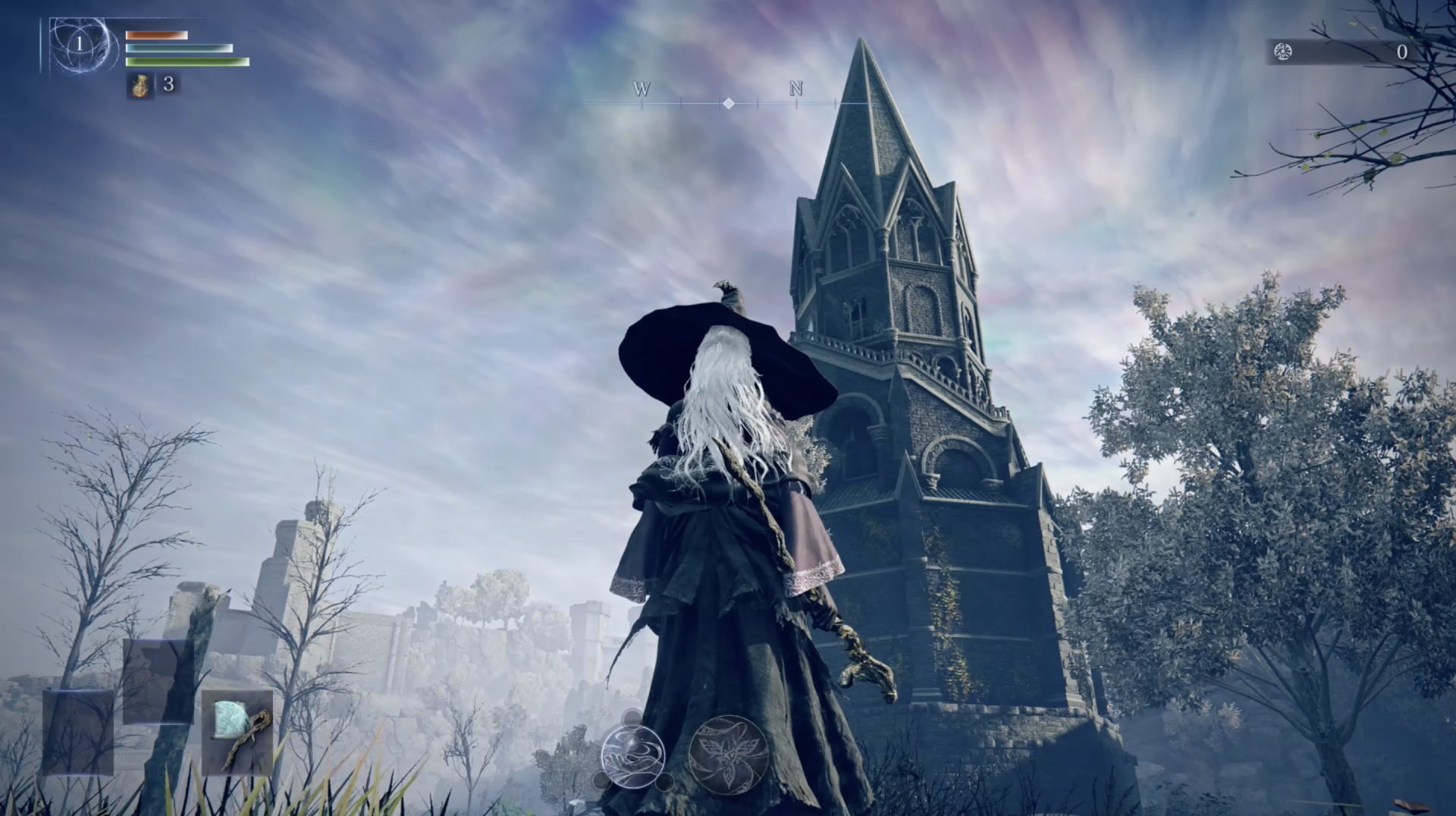1456x816 pixels.
Task: Click the character level 1 emblem
Action: point(79,46)
